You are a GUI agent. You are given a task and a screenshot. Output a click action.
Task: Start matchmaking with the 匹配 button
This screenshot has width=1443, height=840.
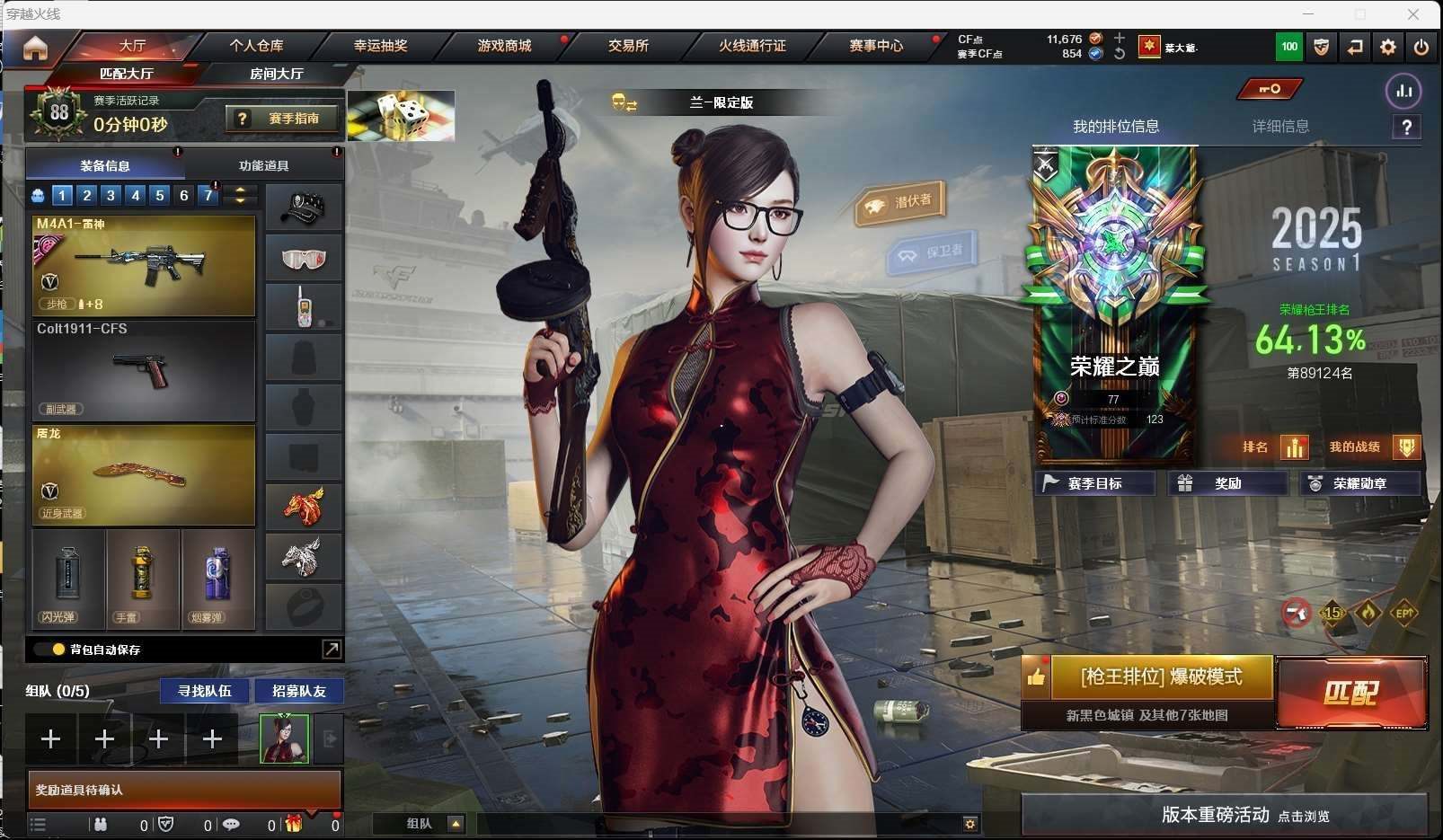pos(1351,693)
